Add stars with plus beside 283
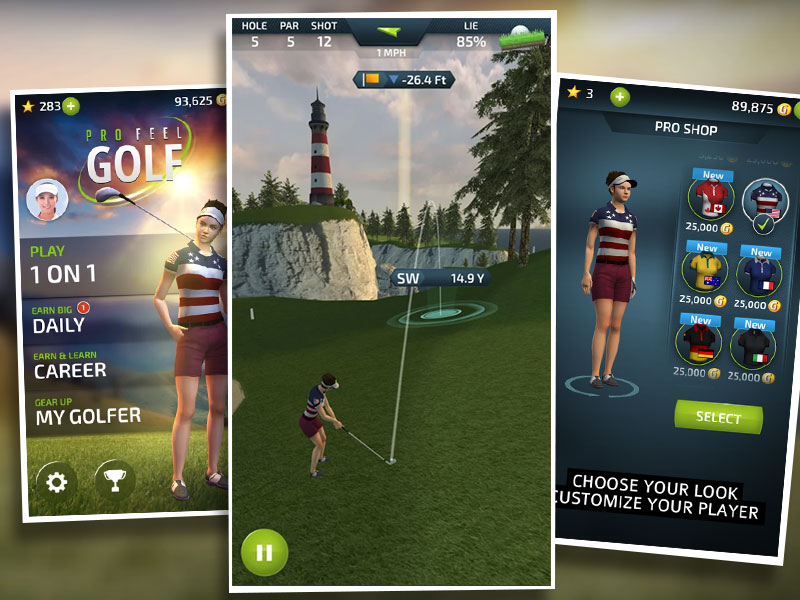 (x=71, y=106)
